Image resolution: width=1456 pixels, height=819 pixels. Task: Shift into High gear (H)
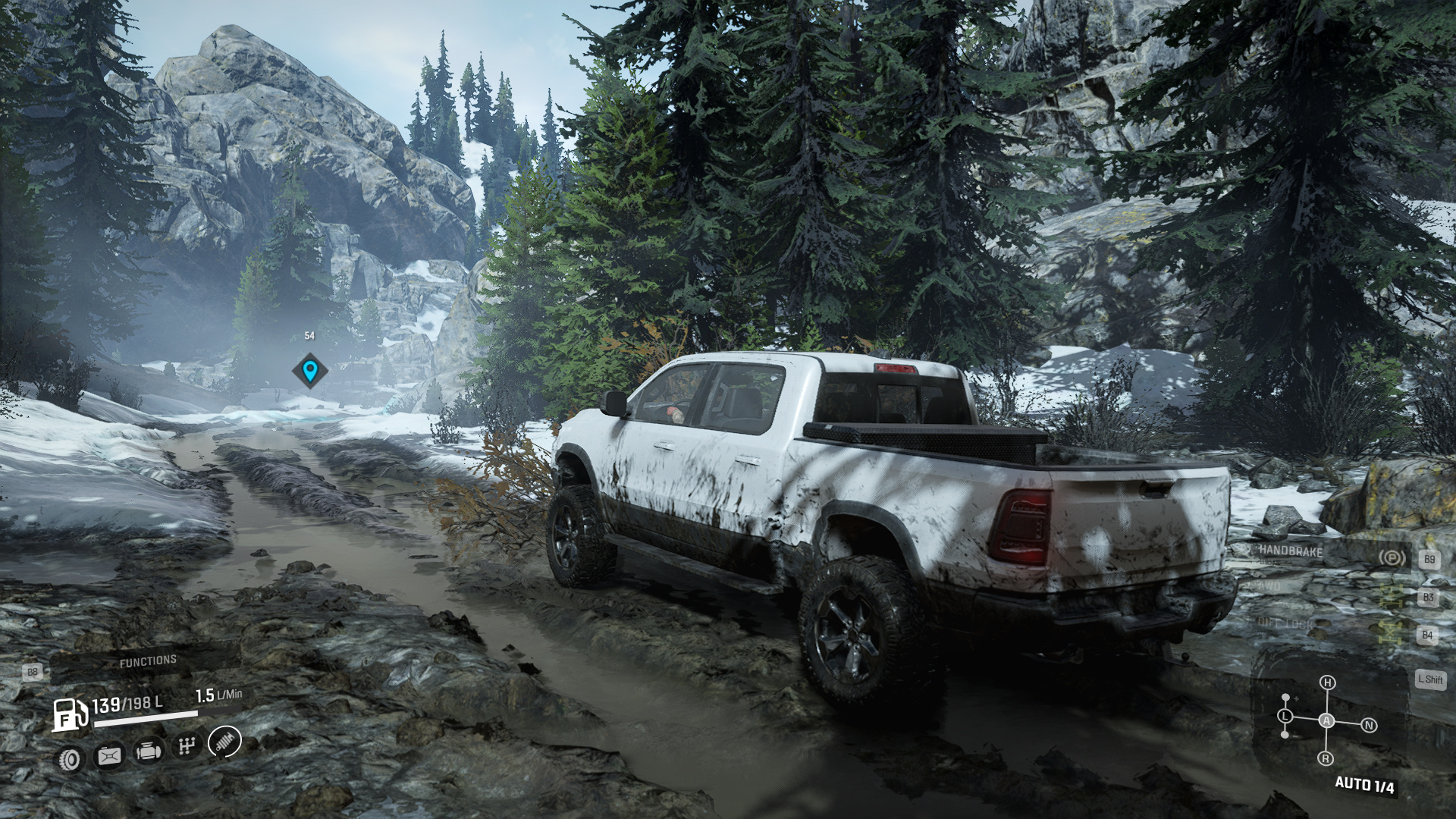(x=1327, y=682)
